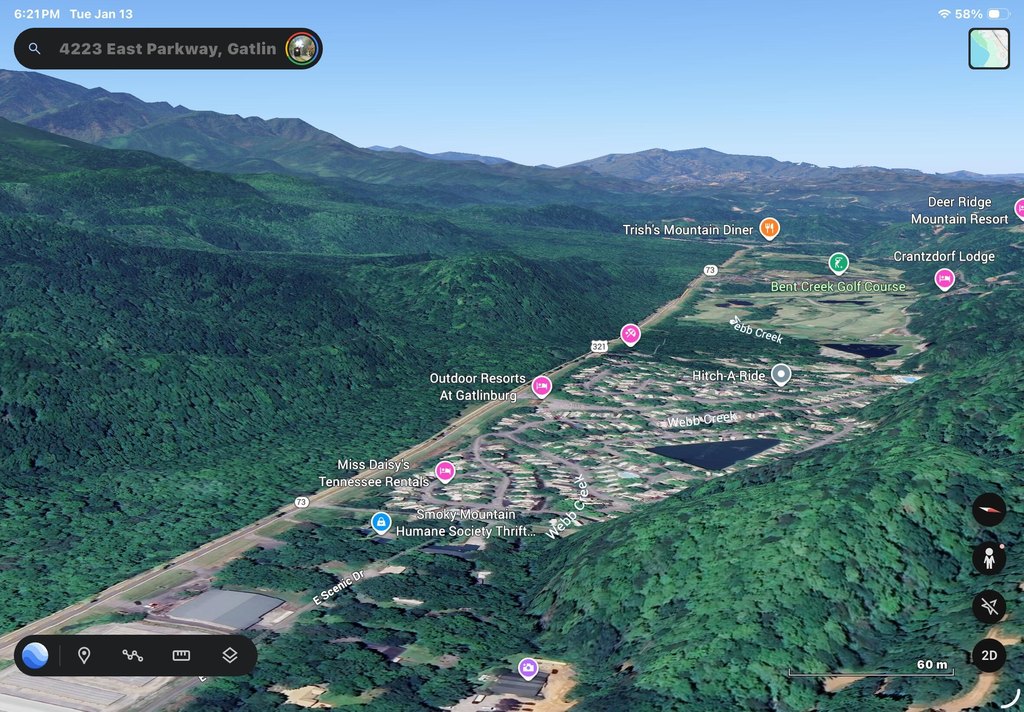Reset orientation with the compass button

coord(988,510)
